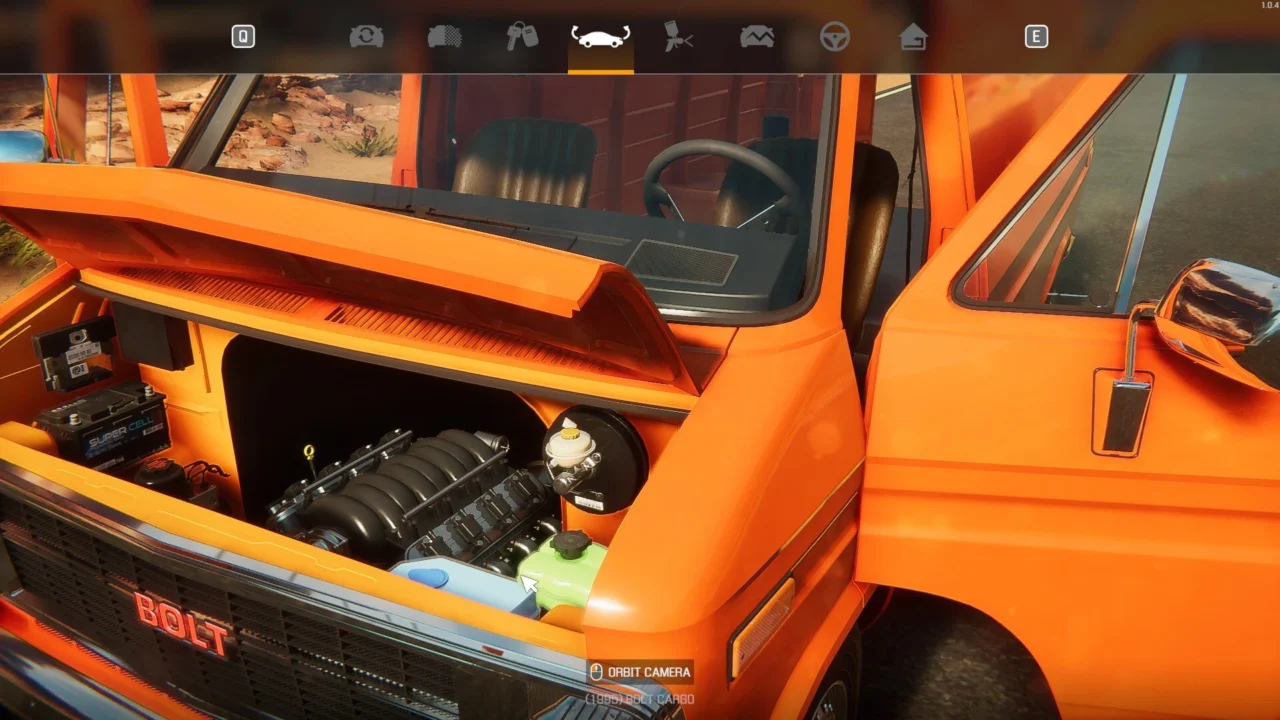Image resolution: width=1280 pixels, height=720 pixels.
Task: Open the paint spray gun tab
Action: [679, 37]
